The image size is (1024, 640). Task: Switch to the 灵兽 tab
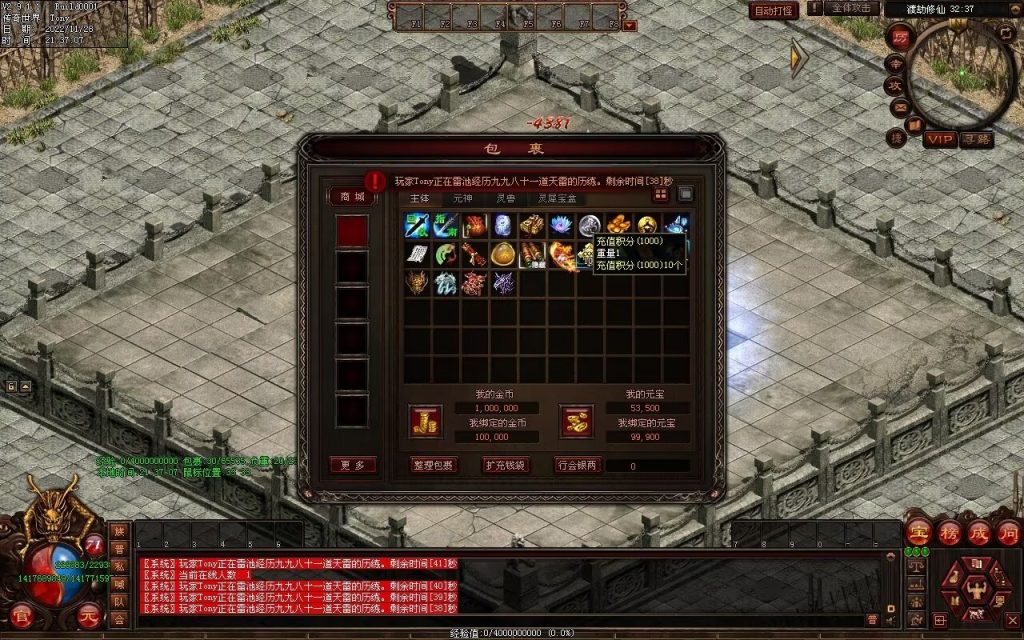[506, 198]
